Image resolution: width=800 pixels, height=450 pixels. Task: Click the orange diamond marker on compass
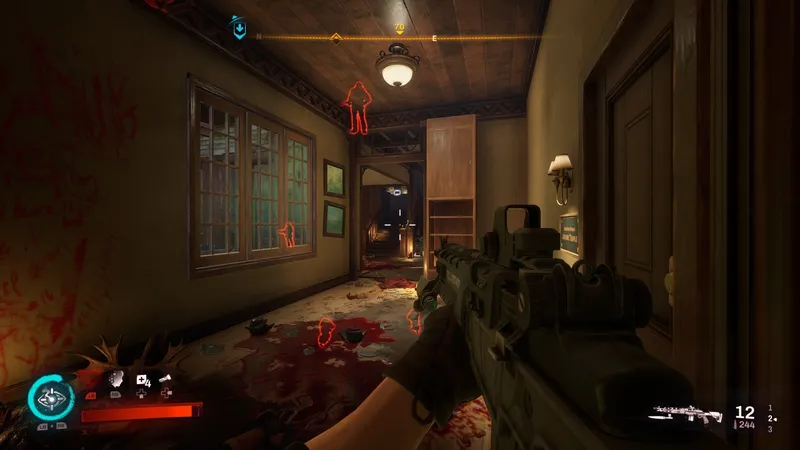tap(337, 38)
